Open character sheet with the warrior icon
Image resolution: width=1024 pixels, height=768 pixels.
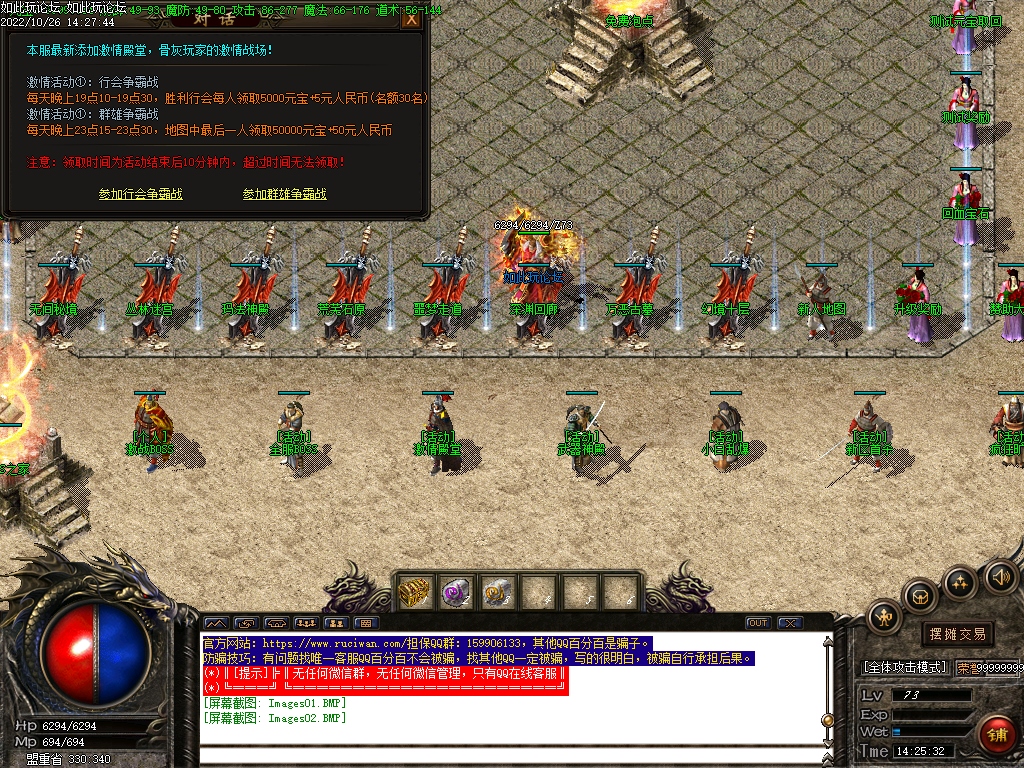[884, 617]
